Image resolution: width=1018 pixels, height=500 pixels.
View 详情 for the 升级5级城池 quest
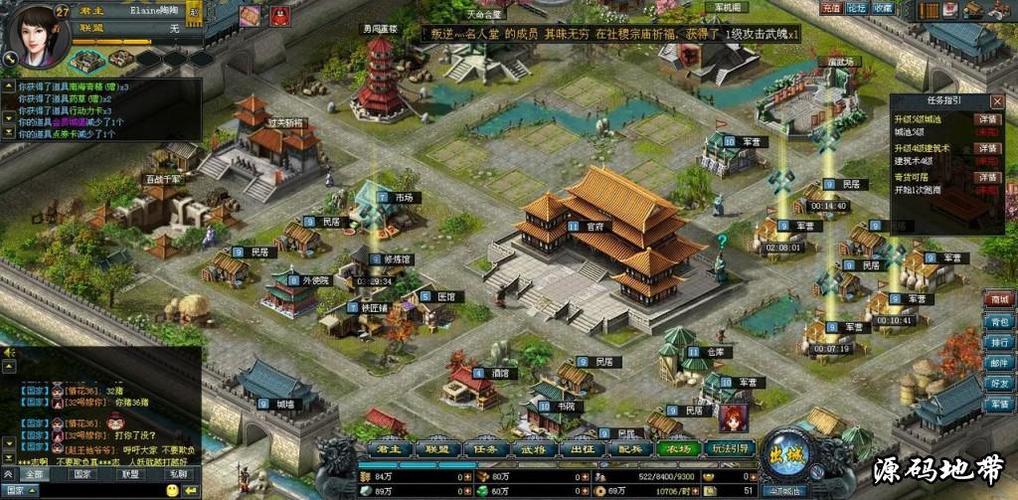pyautogui.click(x=988, y=119)
